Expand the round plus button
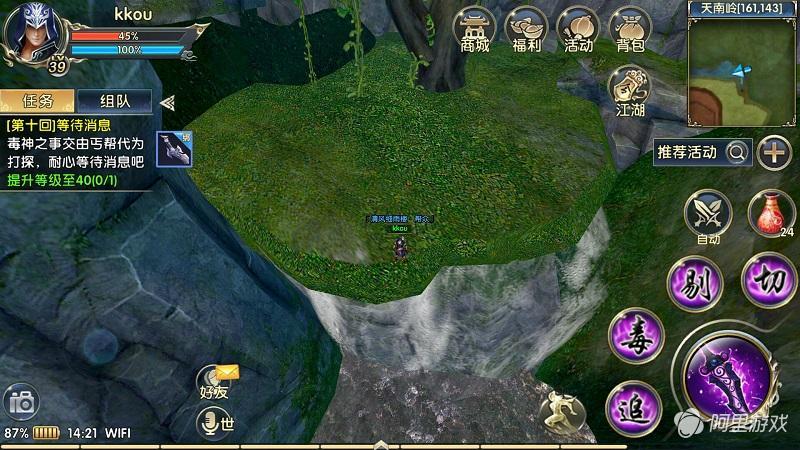The height and width of the screenshot is (450, 800). coord(774,152)
